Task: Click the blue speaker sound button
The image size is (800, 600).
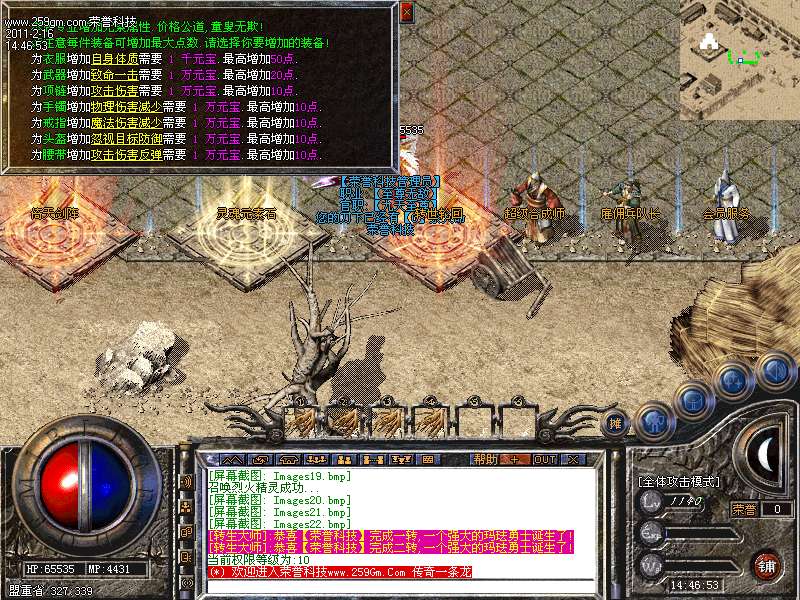Action: tap(774, 369)
